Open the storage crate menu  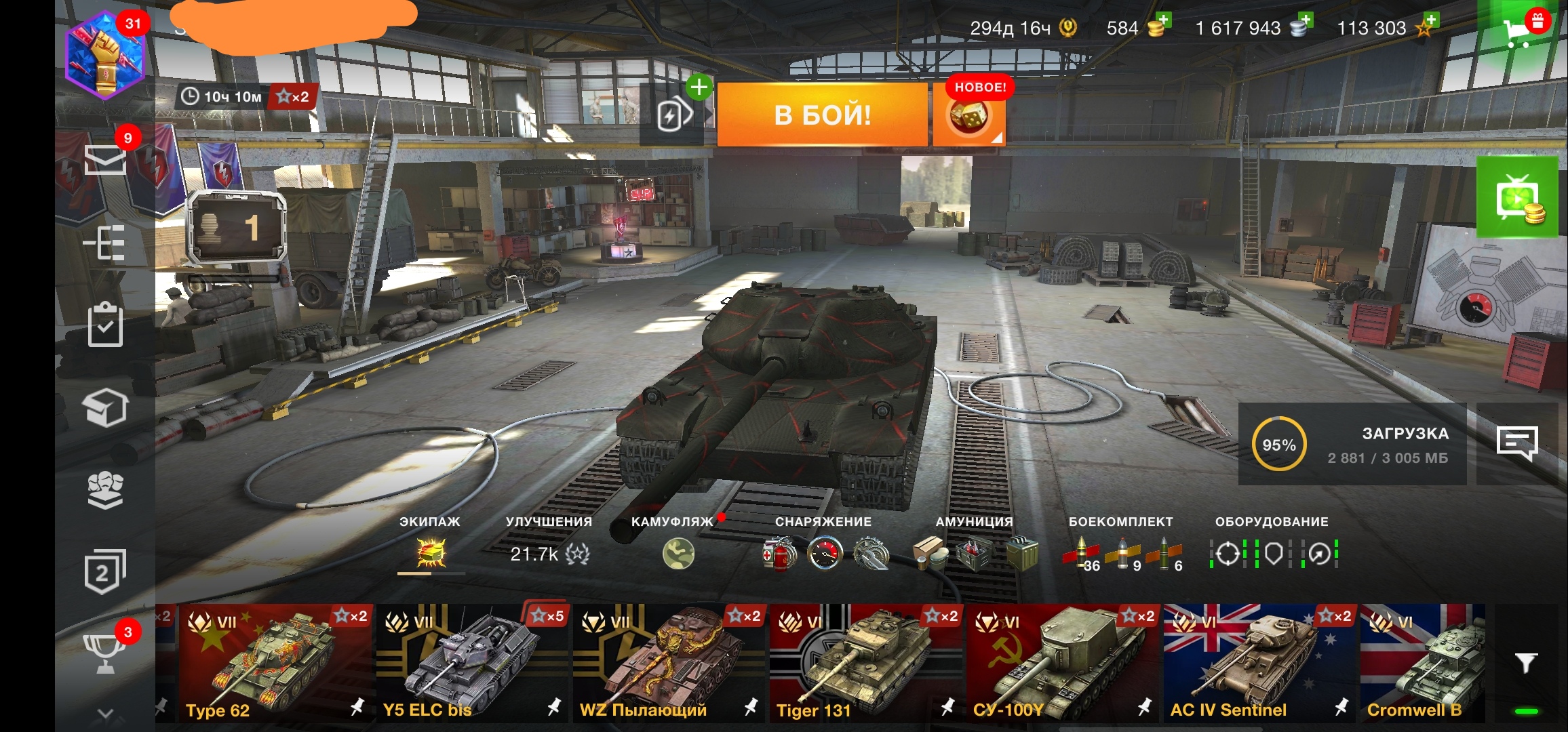coord(105,407)
